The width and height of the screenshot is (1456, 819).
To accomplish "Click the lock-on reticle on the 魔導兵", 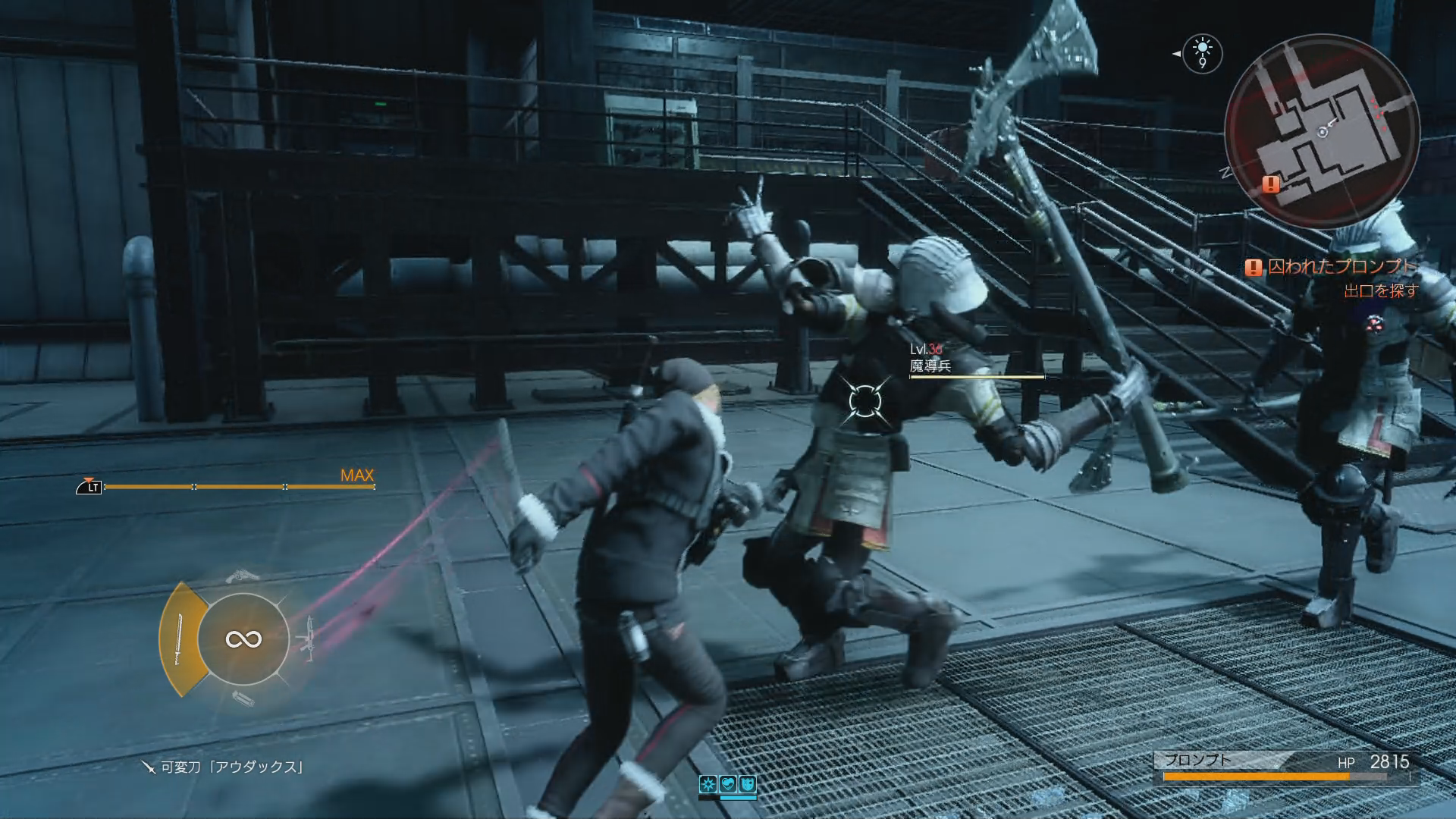I will (863, 401).
